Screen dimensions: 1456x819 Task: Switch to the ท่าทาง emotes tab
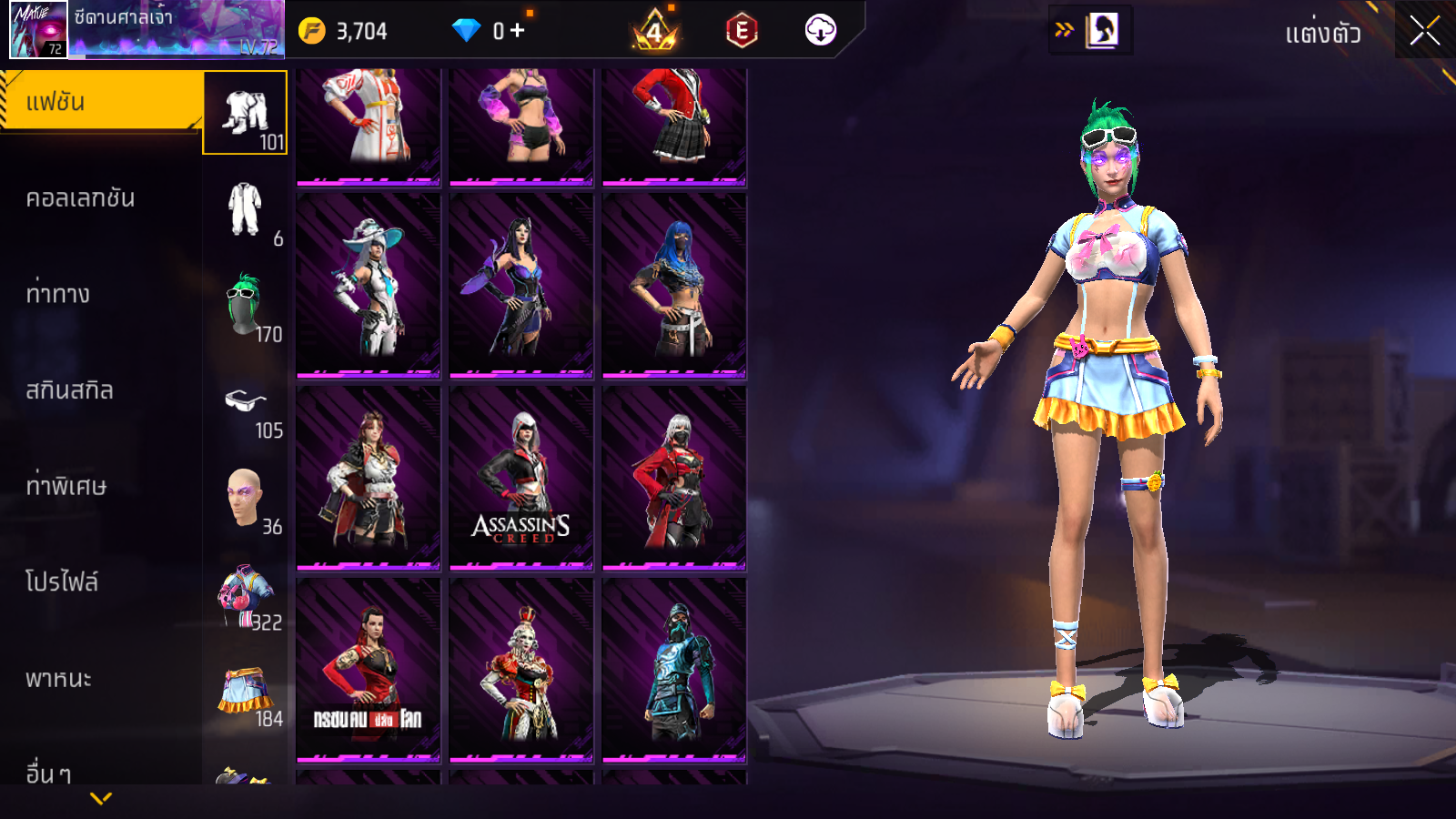(x=58, y=294)
